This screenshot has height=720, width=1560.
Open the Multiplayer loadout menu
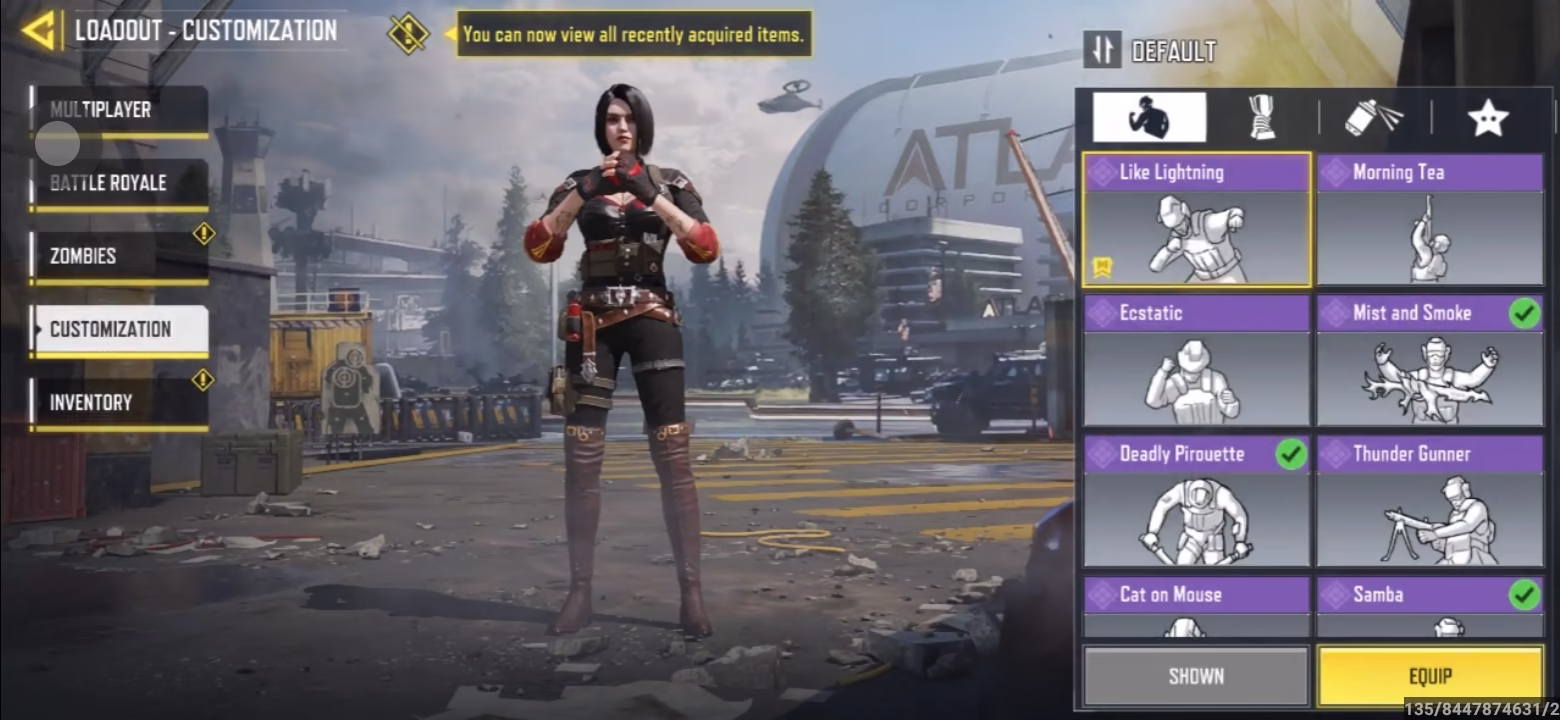coord(120,110)
